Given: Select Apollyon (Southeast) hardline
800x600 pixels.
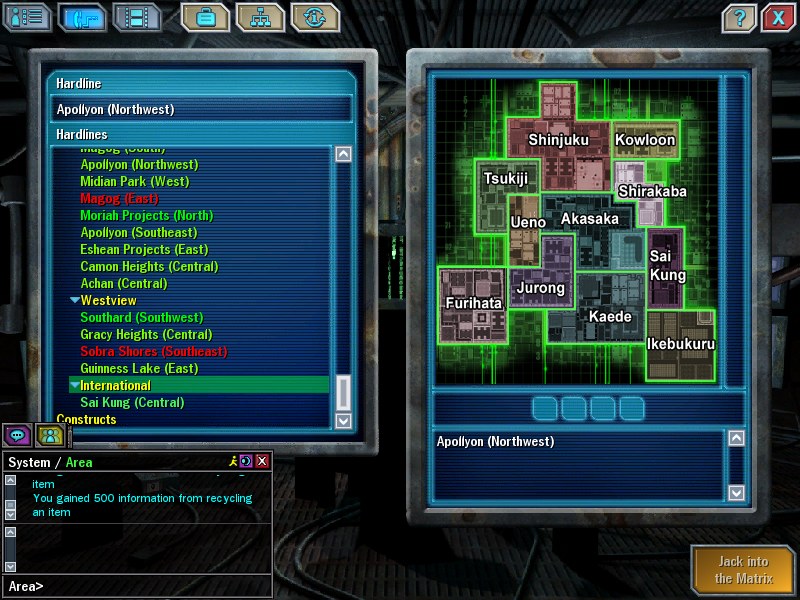Looking at the screenshot, I should click(x=138, y=233).
